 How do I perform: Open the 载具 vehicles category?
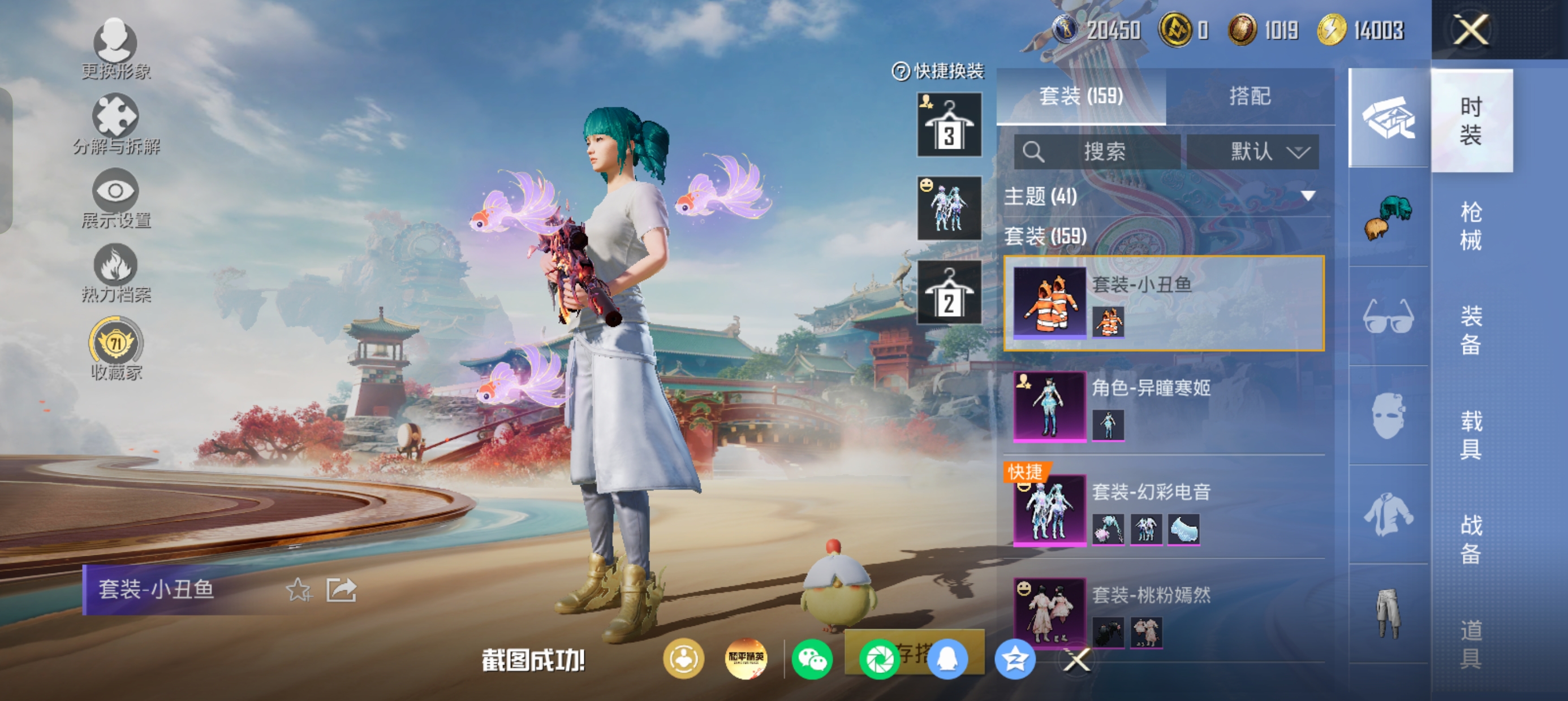tap(1471, 435)
